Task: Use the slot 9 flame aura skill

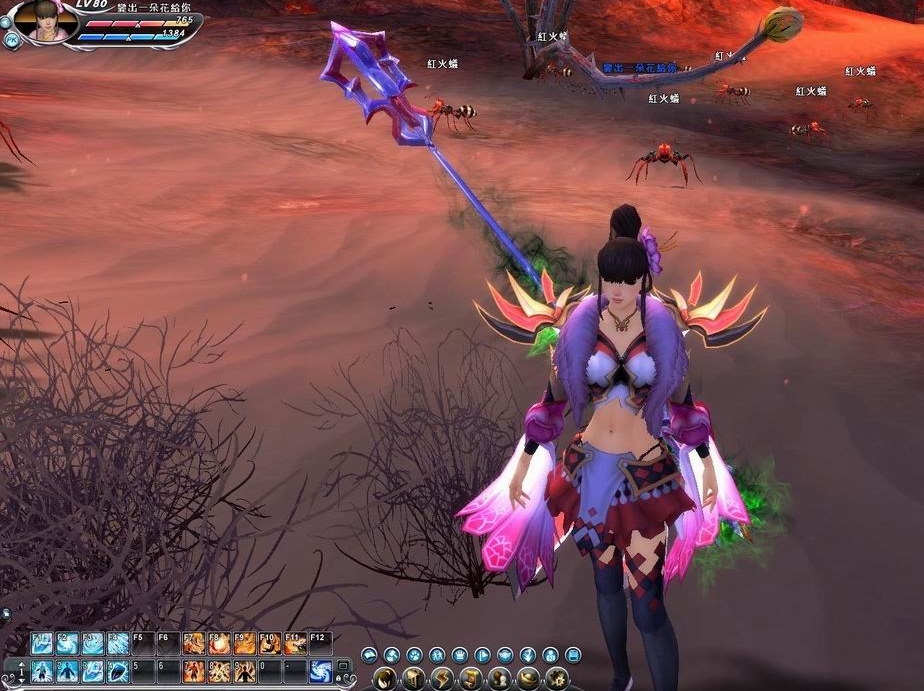Action: point(244,671)
